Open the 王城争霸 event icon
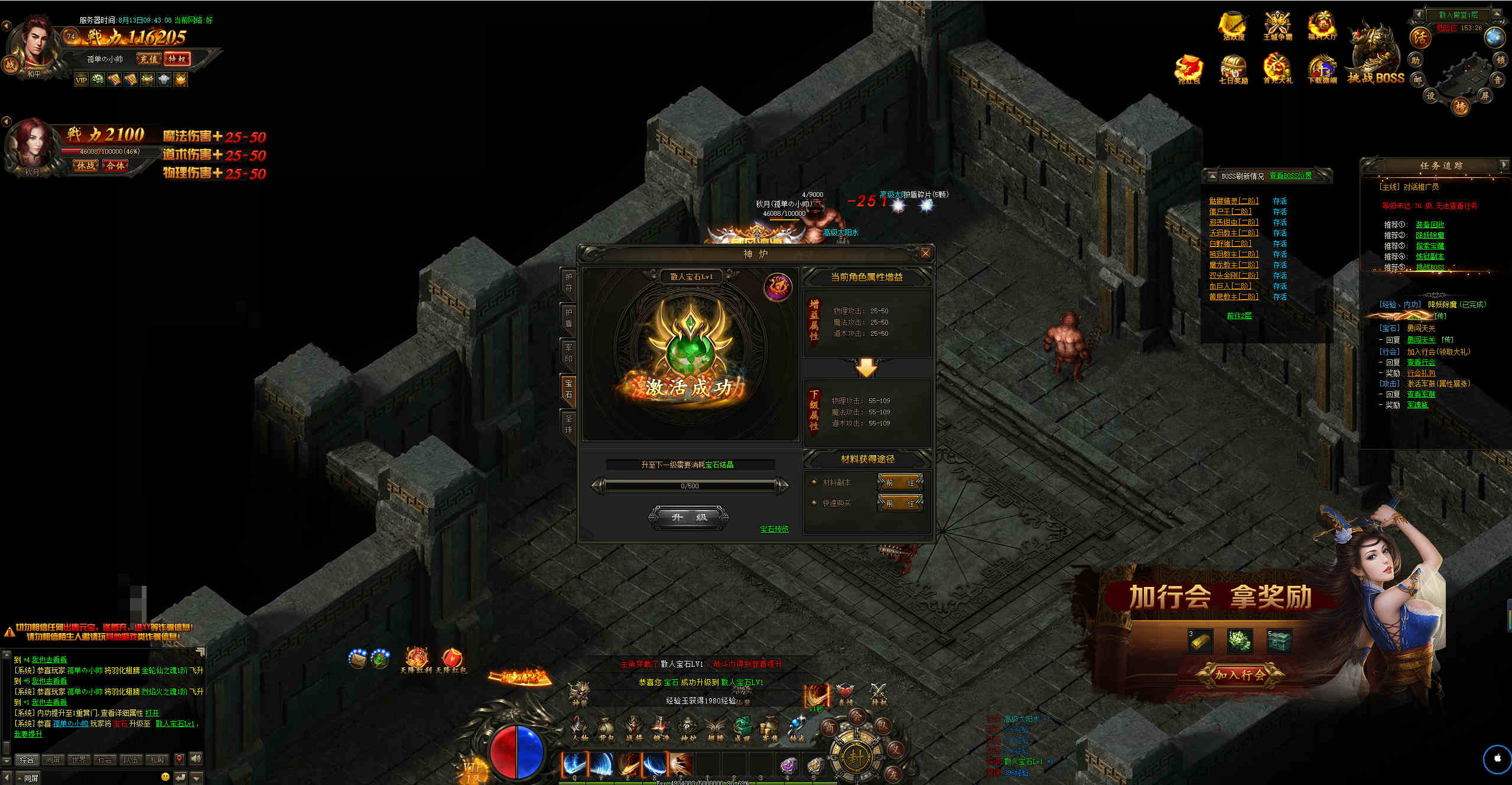 click(x=1277, y=27)
